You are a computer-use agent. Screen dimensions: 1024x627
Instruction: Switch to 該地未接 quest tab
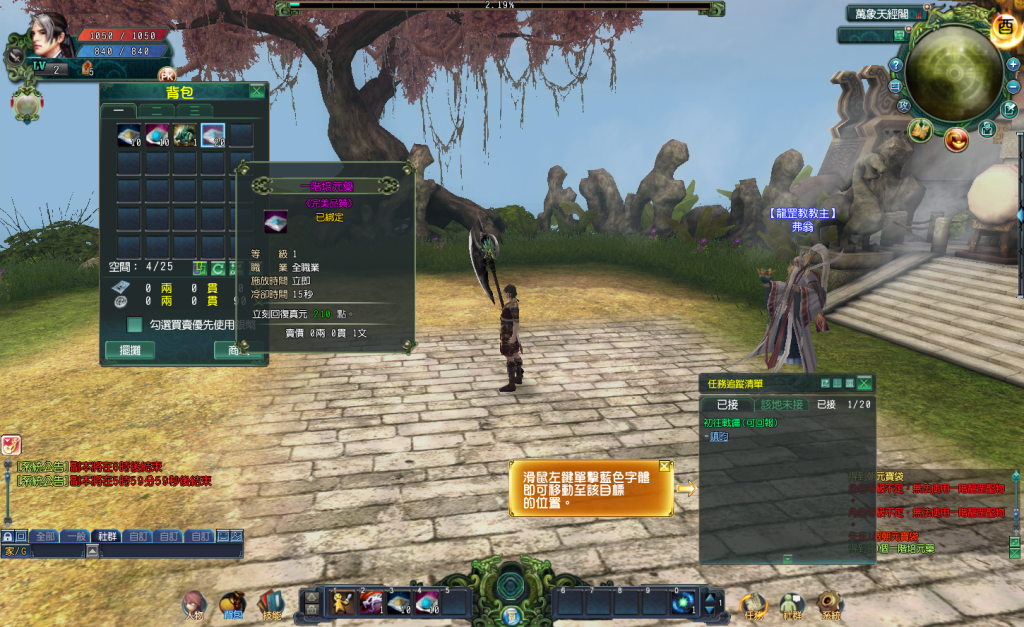point(782,404)
